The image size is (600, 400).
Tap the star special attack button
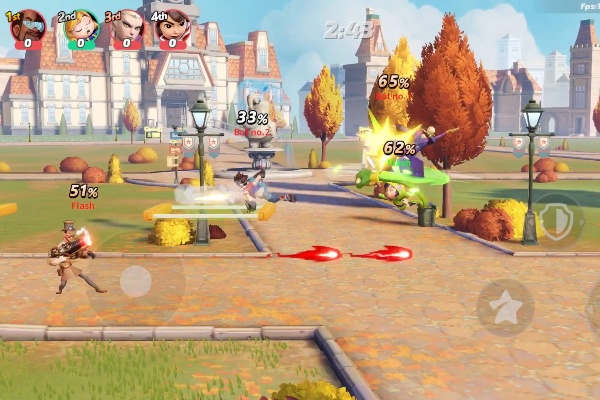(x=504, y=307)
